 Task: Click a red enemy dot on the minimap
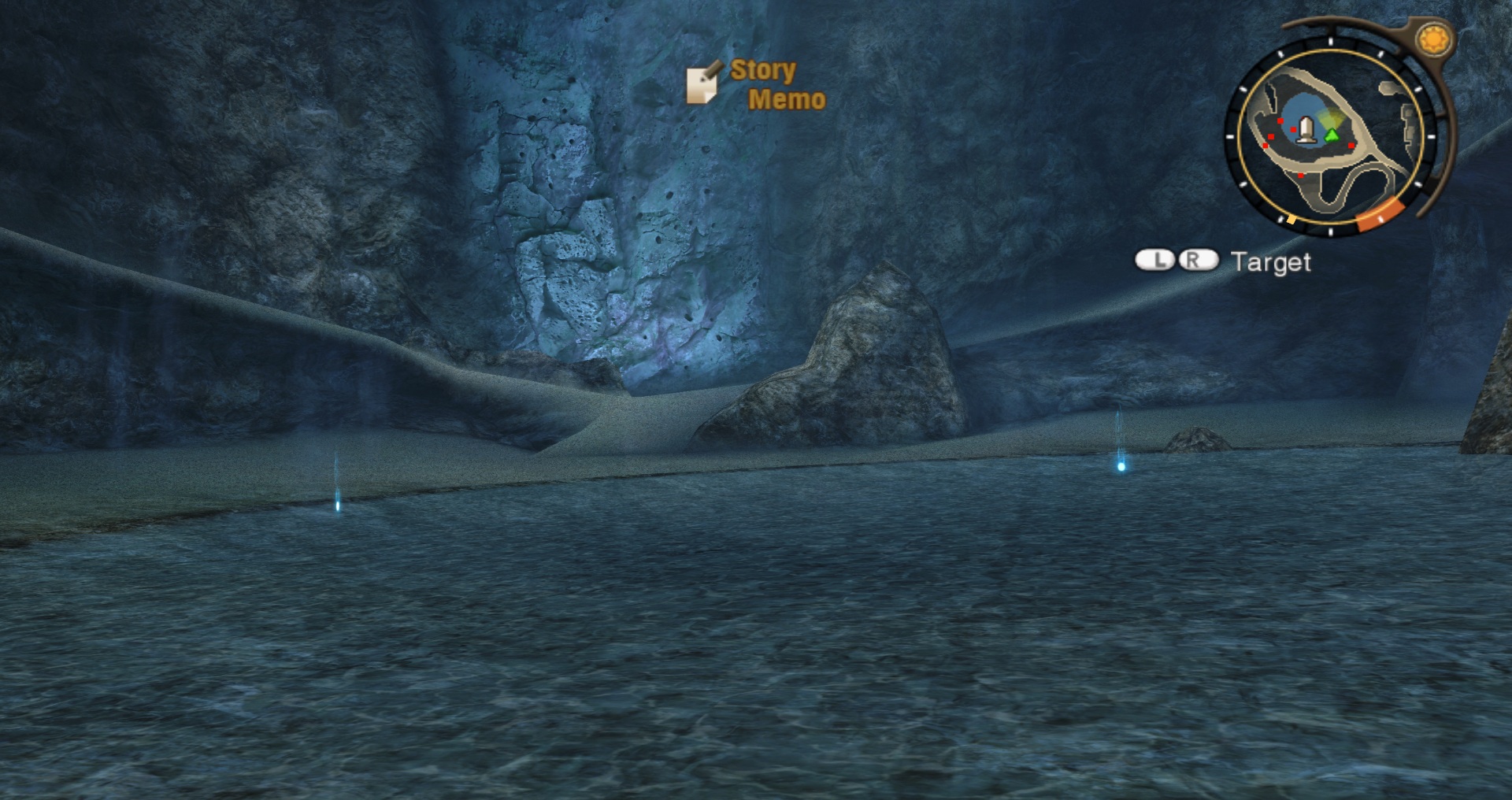tap(1281, 121)
